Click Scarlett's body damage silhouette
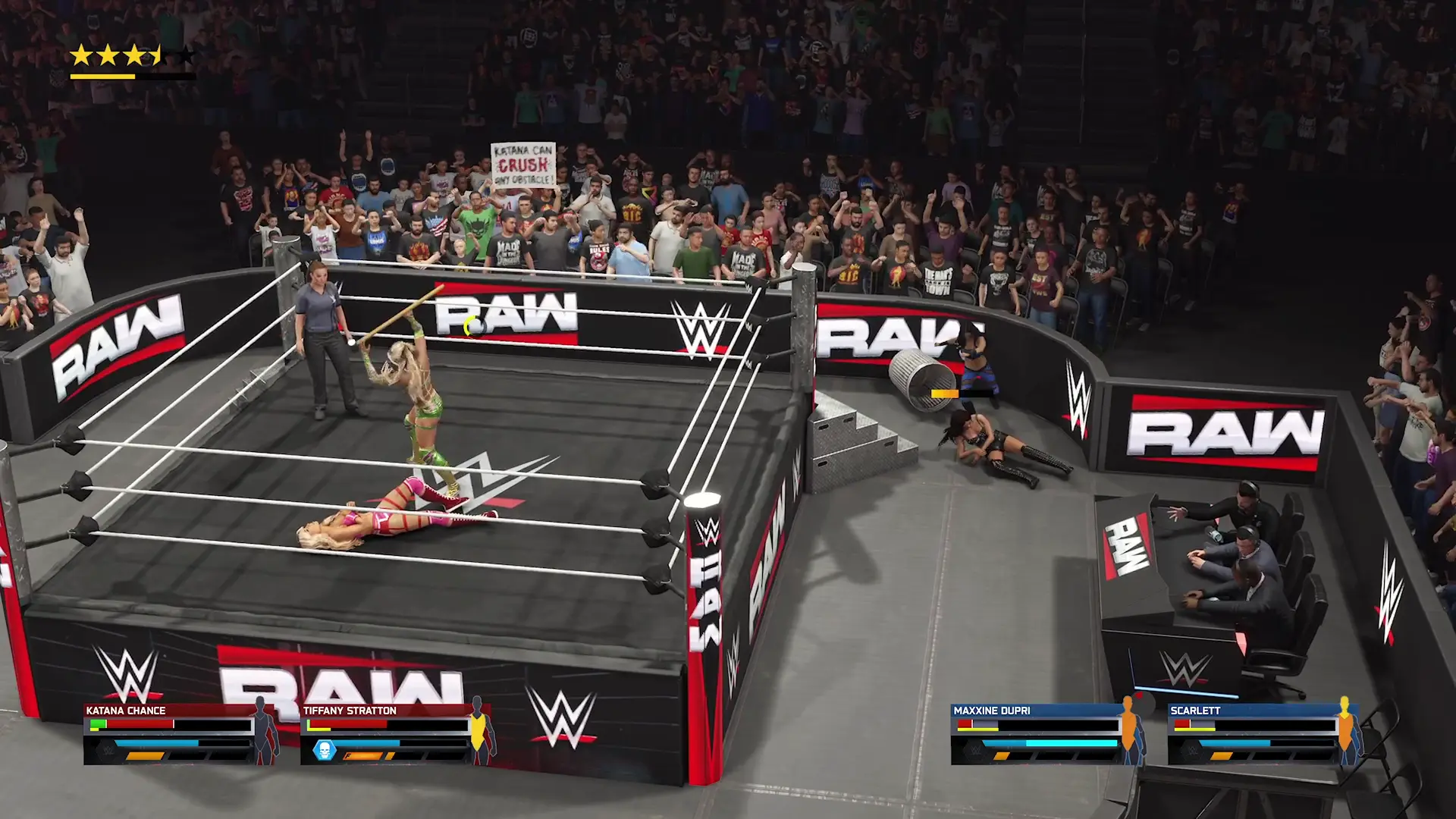This screenshot has width=1456, height=819. (1345, 730)
